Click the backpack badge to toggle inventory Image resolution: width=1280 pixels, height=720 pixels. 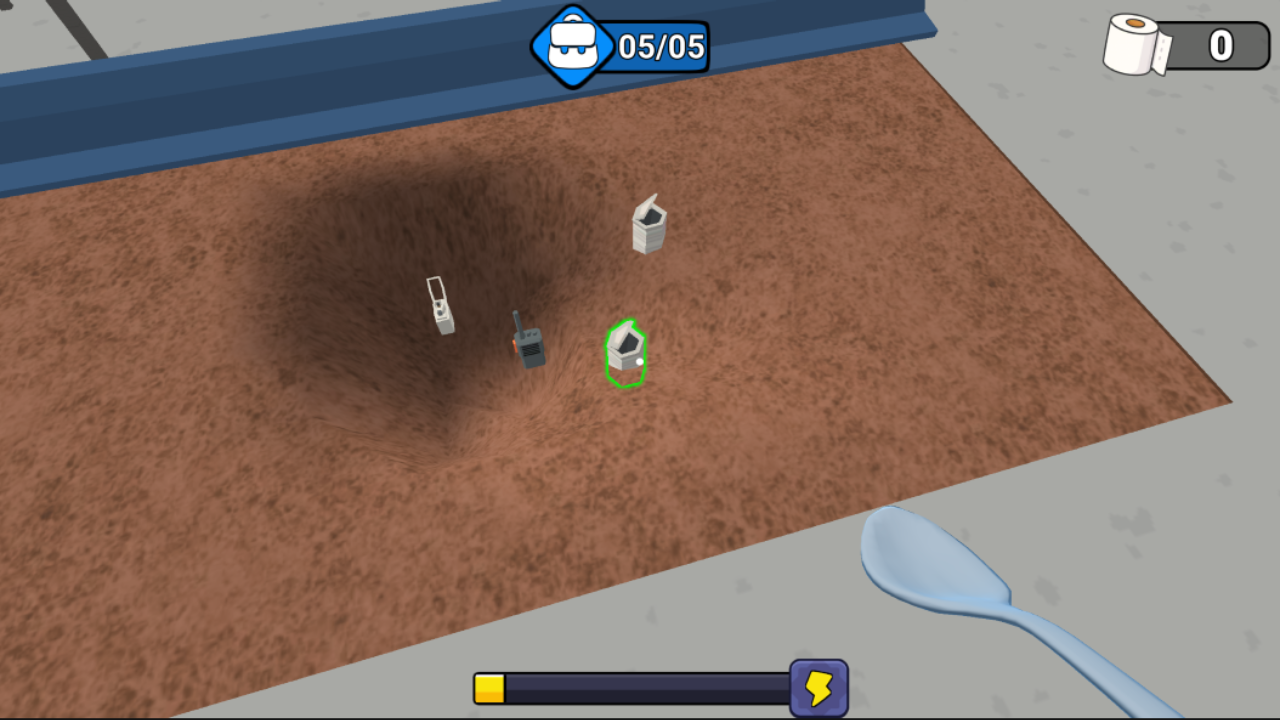pos(573,44)
